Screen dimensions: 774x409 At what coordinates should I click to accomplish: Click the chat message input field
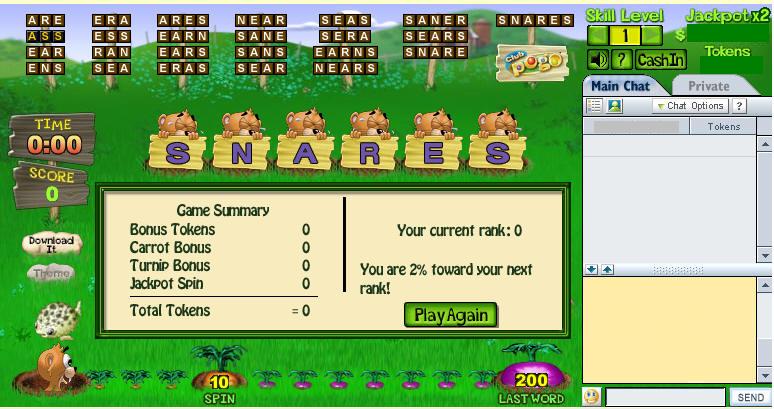pyautogui.click(x=665, y=398)
